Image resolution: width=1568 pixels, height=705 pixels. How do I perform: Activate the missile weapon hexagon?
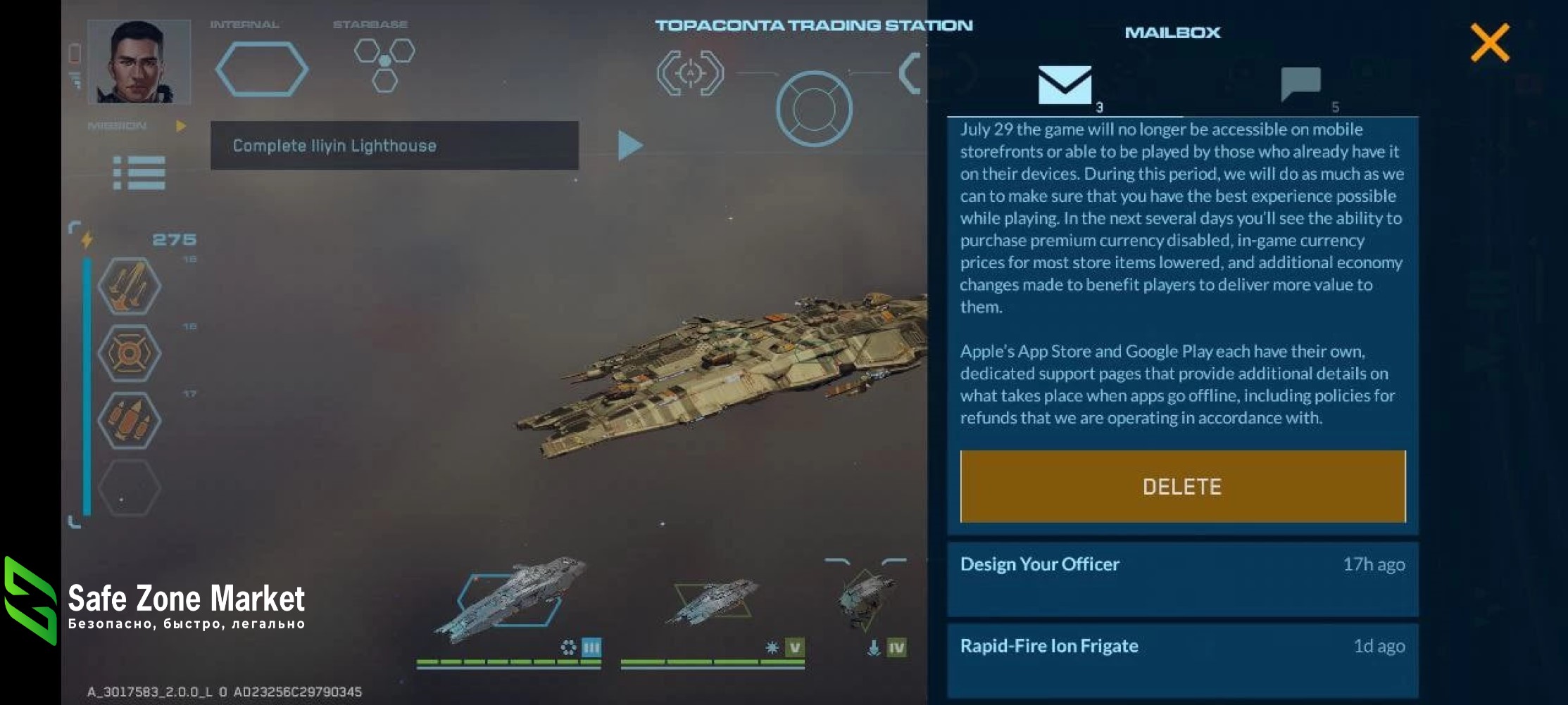pos(129,286)
